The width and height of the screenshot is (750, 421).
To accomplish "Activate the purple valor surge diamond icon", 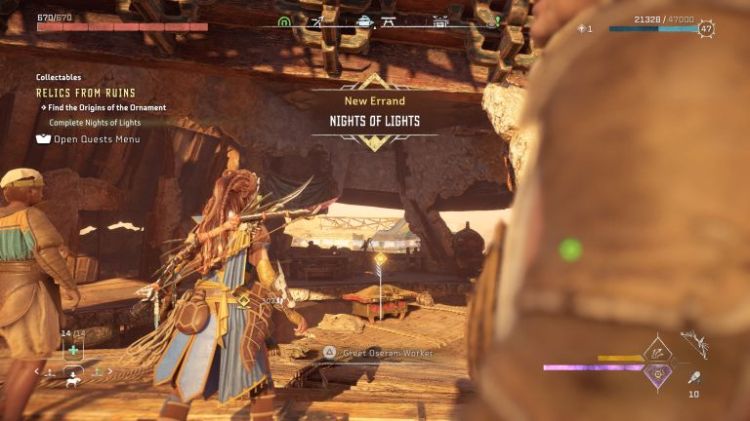I will [x=657, y=374].
